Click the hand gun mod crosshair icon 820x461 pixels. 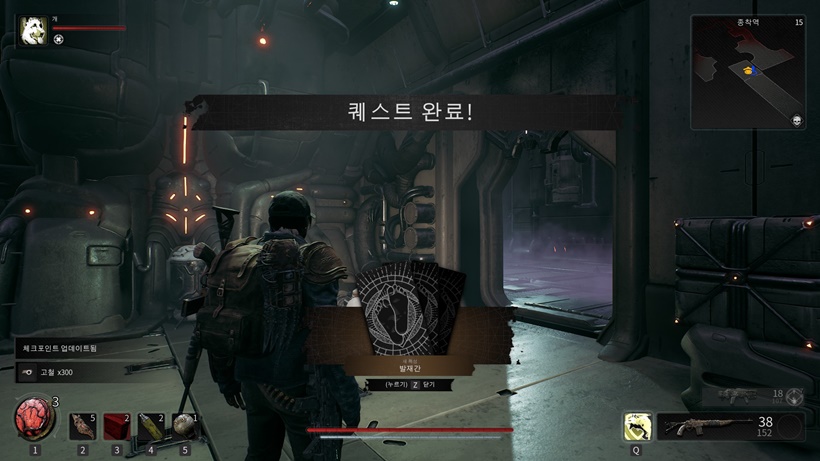pos(795,396)
